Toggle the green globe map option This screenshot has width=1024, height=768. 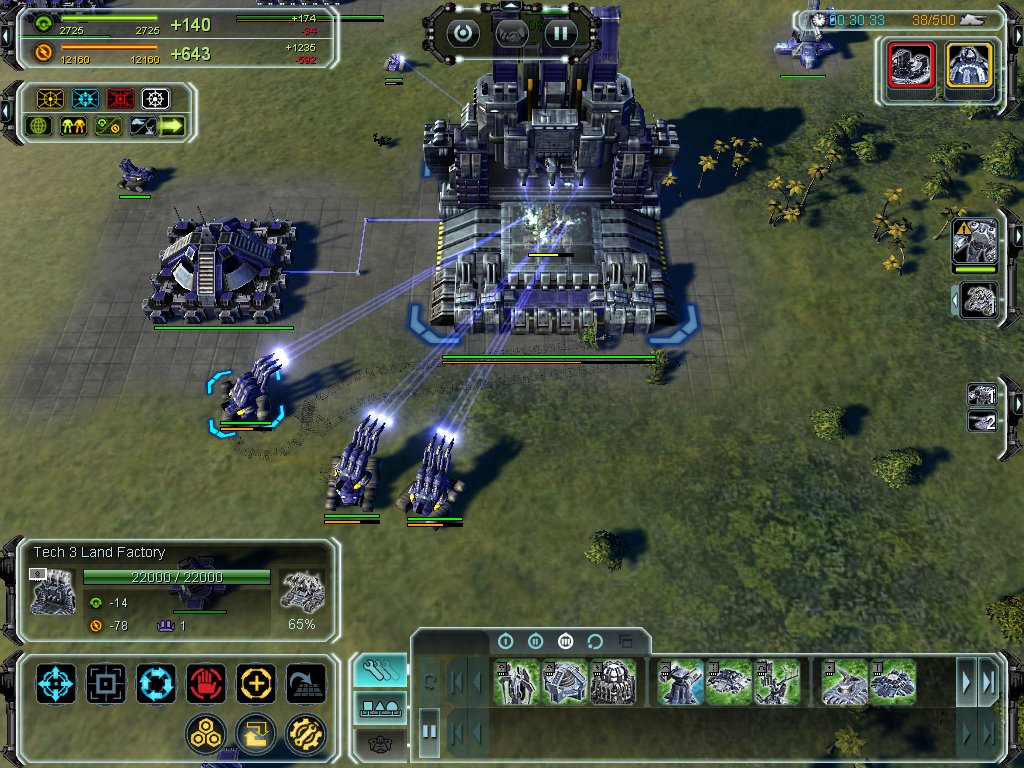[x=40, y=126]
